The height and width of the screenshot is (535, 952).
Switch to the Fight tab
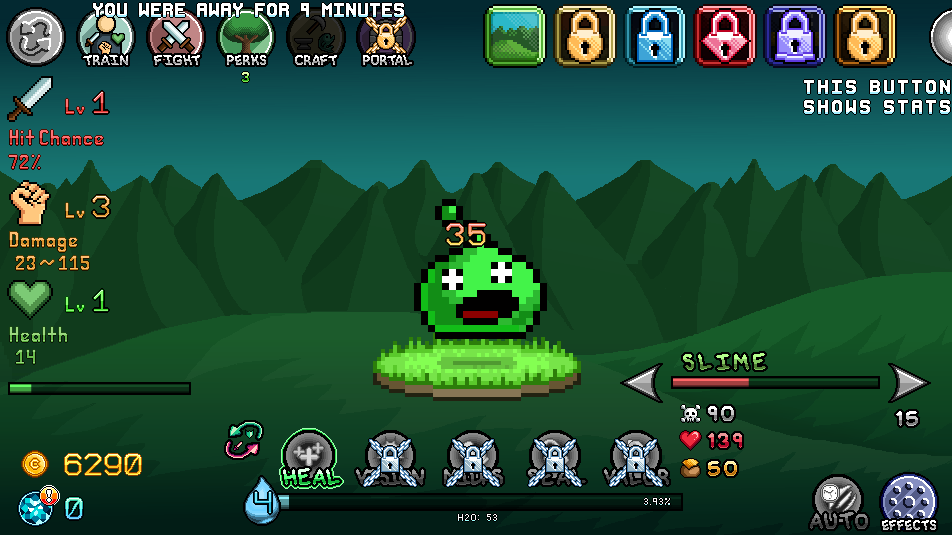pyautogui.click(x=176, y=38)
